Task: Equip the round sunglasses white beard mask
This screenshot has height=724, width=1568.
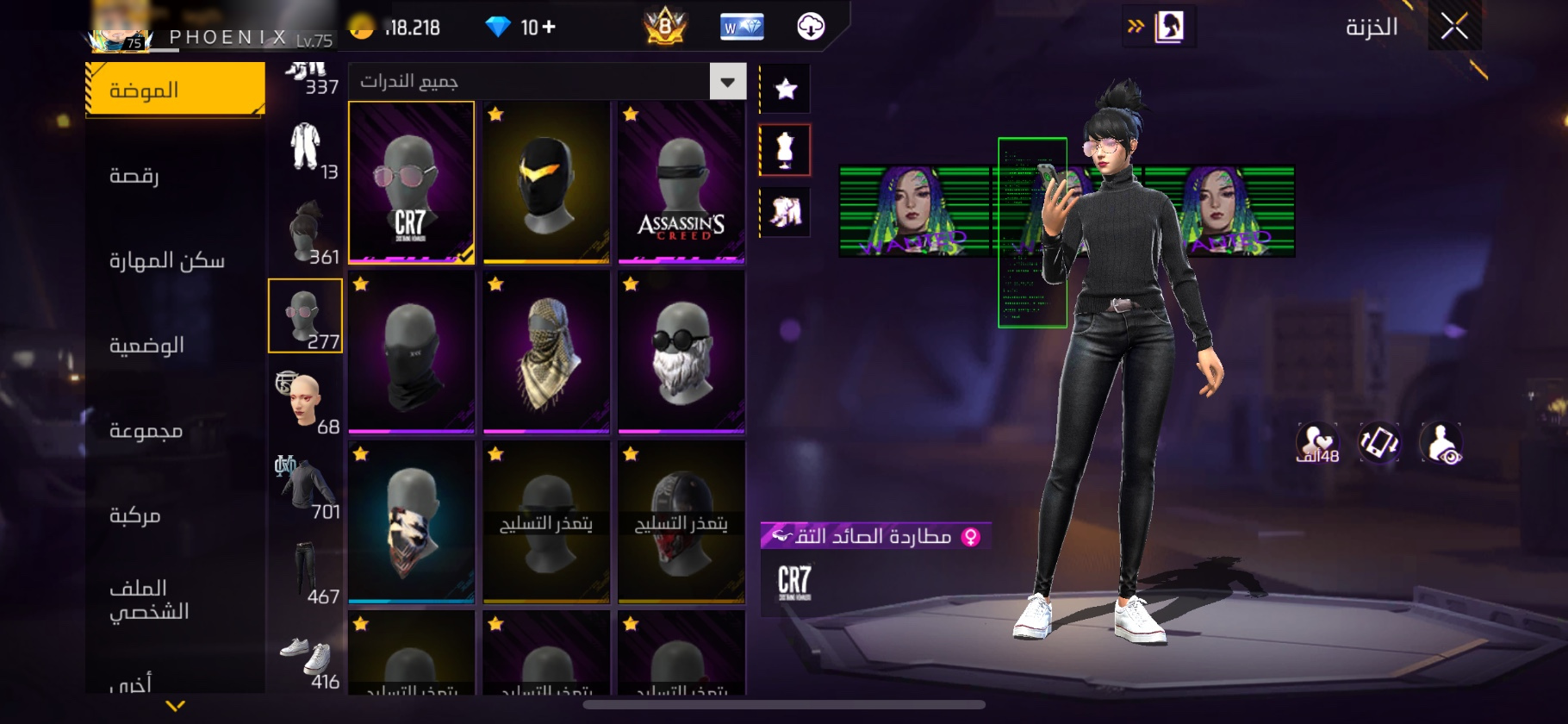Action: 681,352
